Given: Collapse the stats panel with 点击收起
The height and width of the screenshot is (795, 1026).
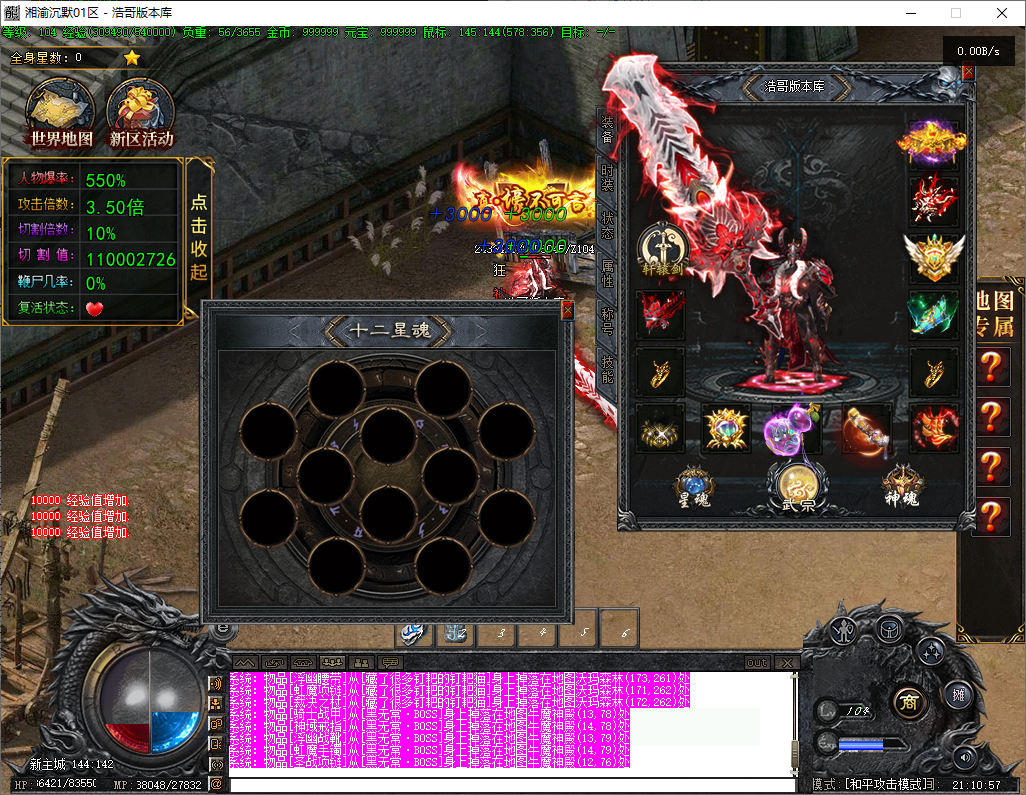Looking at the screenshot, I should click(199, 236).
